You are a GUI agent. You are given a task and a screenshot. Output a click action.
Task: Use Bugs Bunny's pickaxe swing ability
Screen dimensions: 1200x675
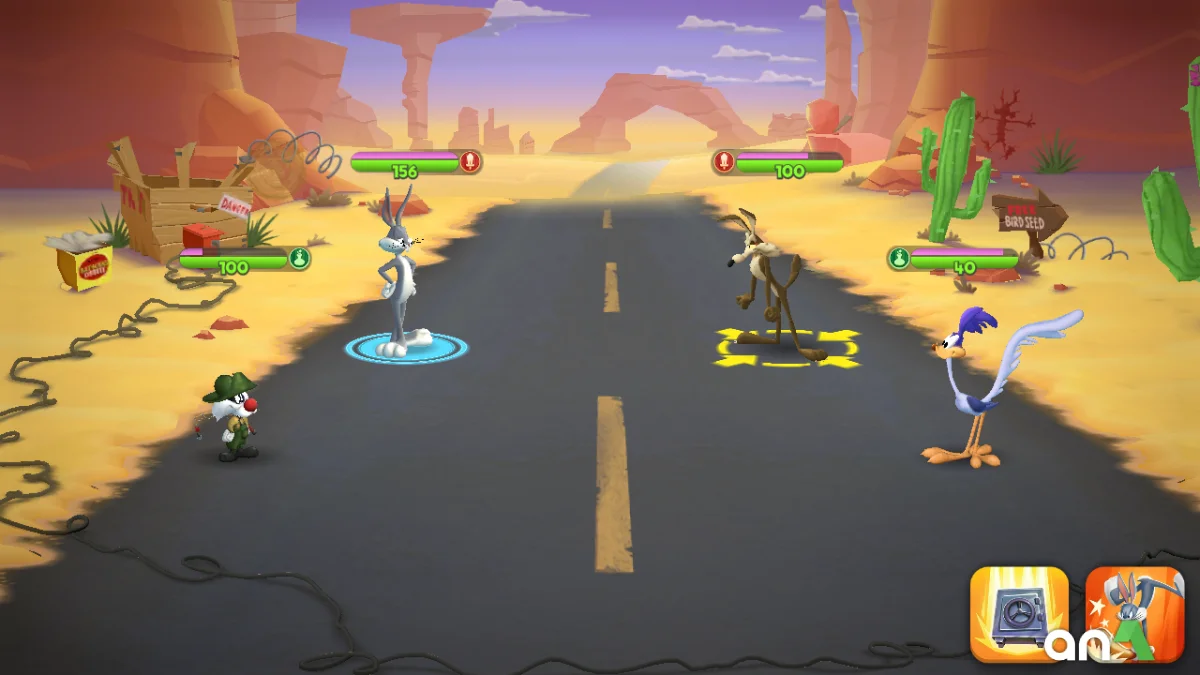pyautogui.click(x=1134, y=614)
